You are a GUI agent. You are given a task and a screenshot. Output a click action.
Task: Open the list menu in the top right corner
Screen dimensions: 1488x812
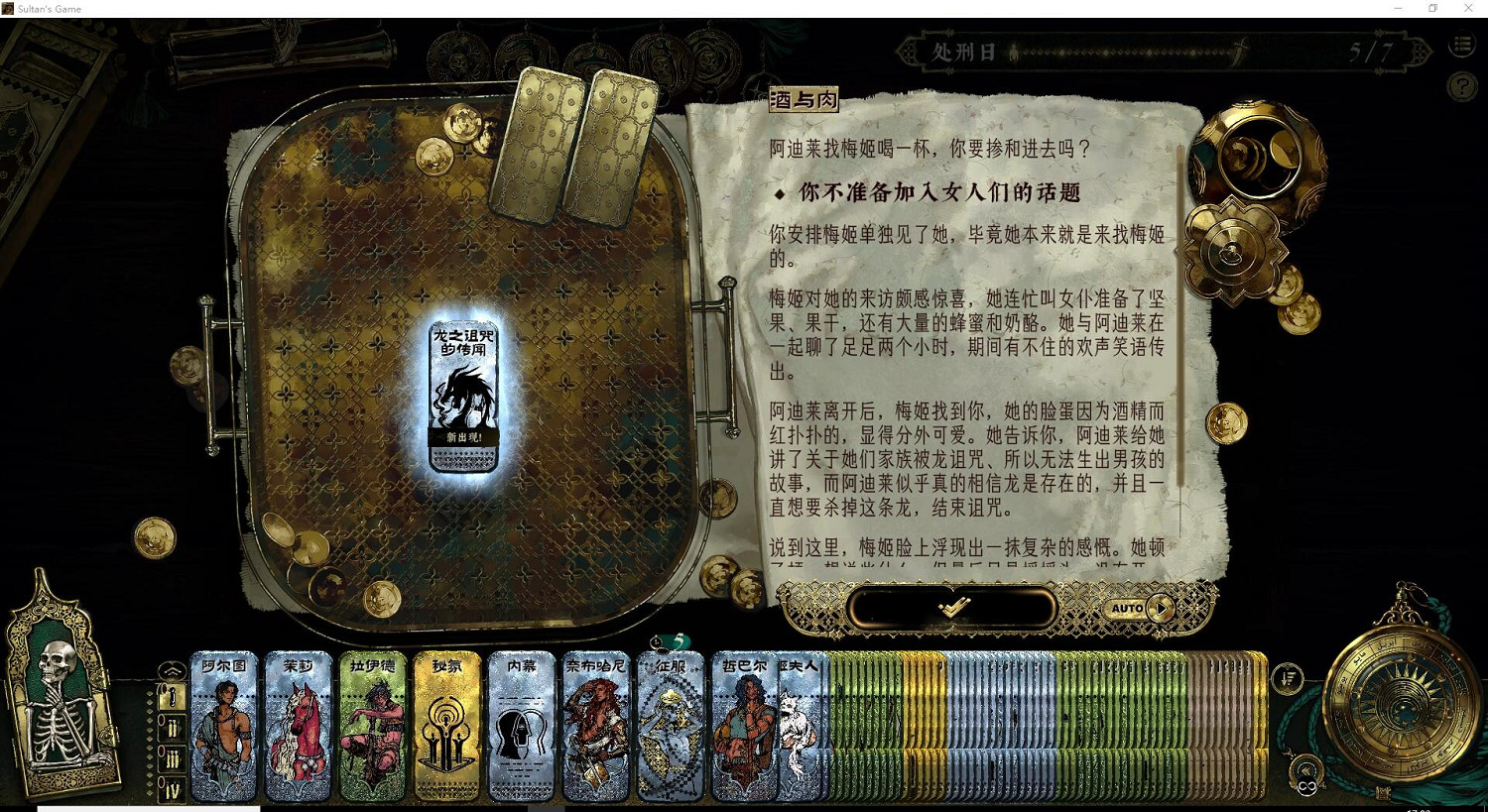click(x=1461, y=45)
